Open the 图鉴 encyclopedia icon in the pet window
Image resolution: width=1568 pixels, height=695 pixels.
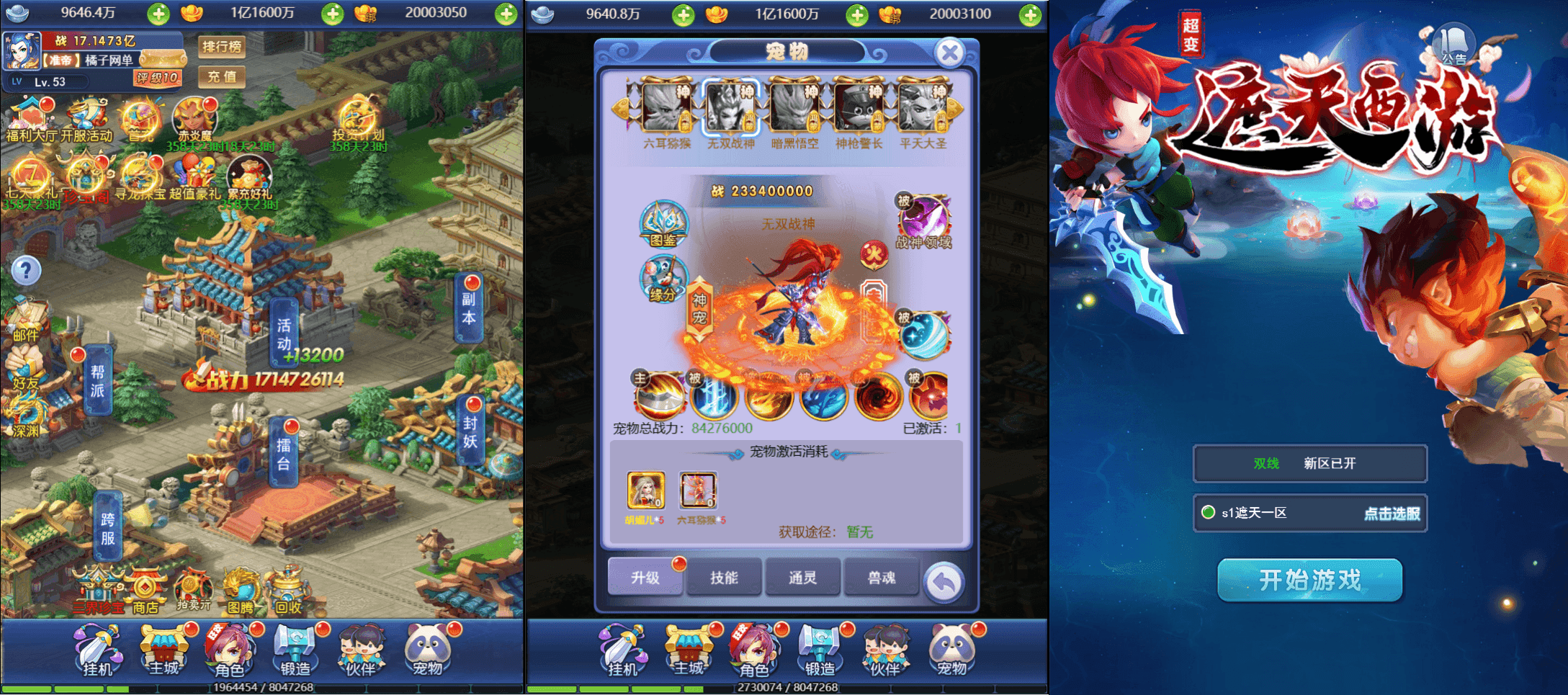663,225
